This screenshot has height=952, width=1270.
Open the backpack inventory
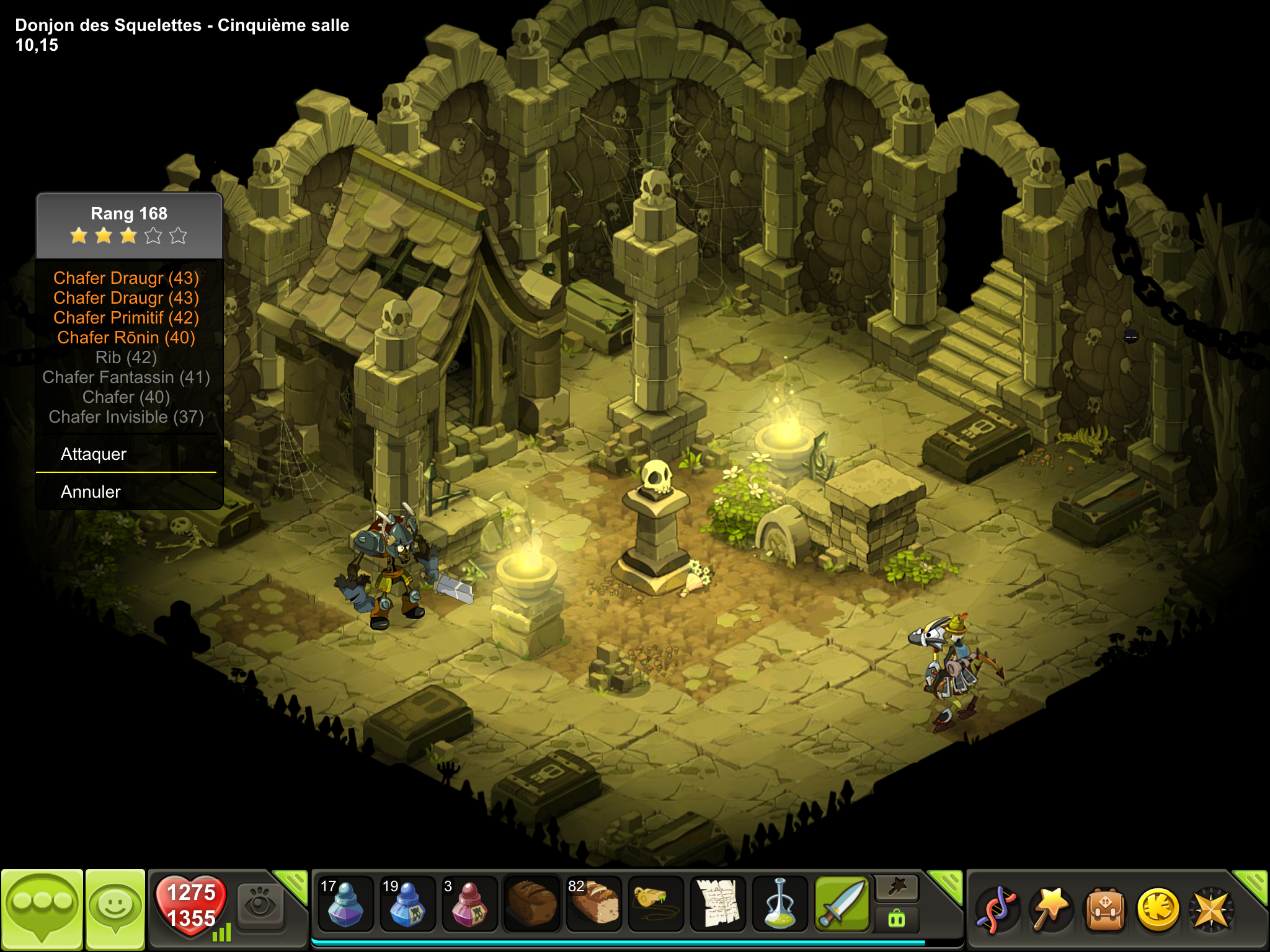coord(1104,909)
